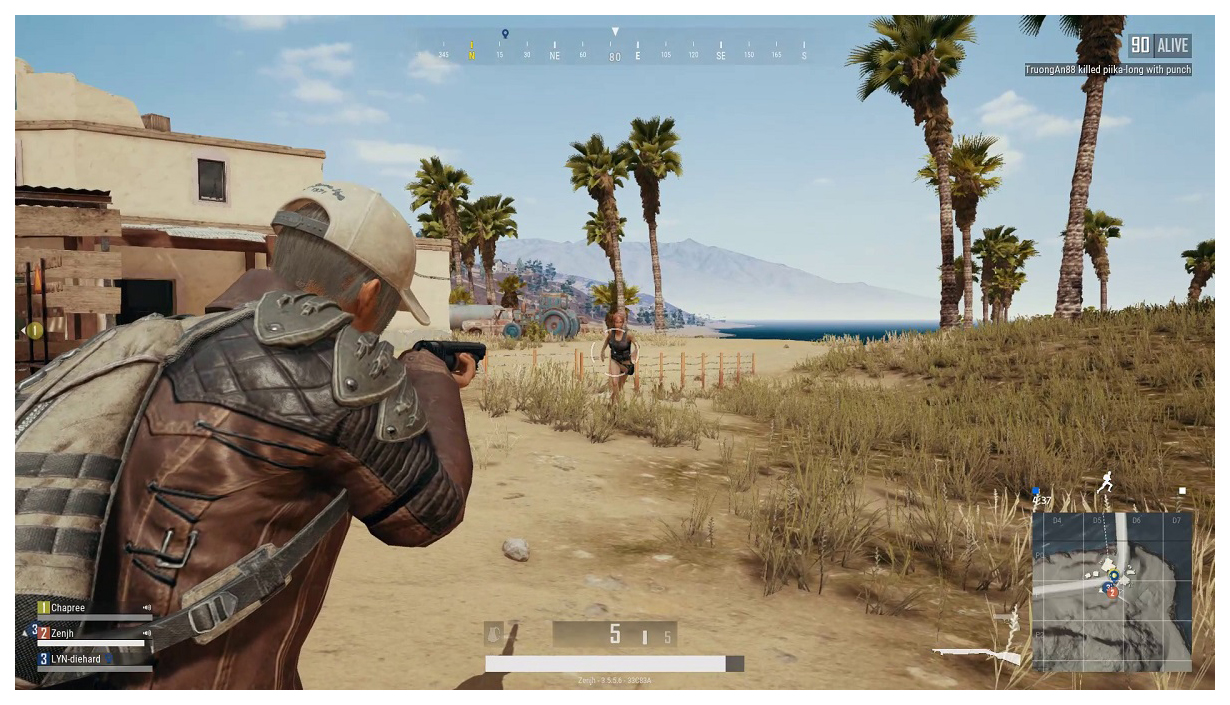Click the rifle silhouette weapon icon

[976, 655]
